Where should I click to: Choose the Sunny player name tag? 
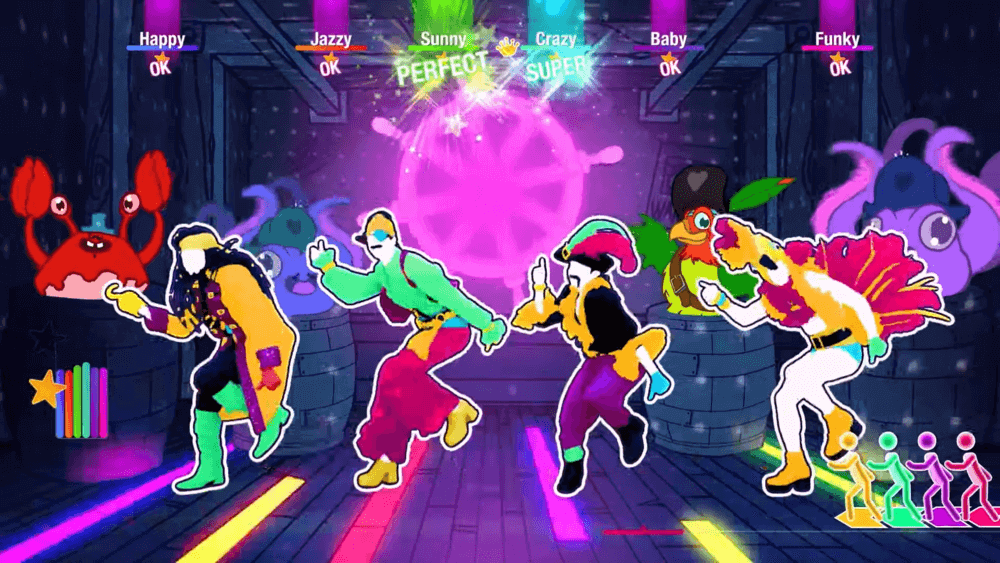(x=443, y=39)
